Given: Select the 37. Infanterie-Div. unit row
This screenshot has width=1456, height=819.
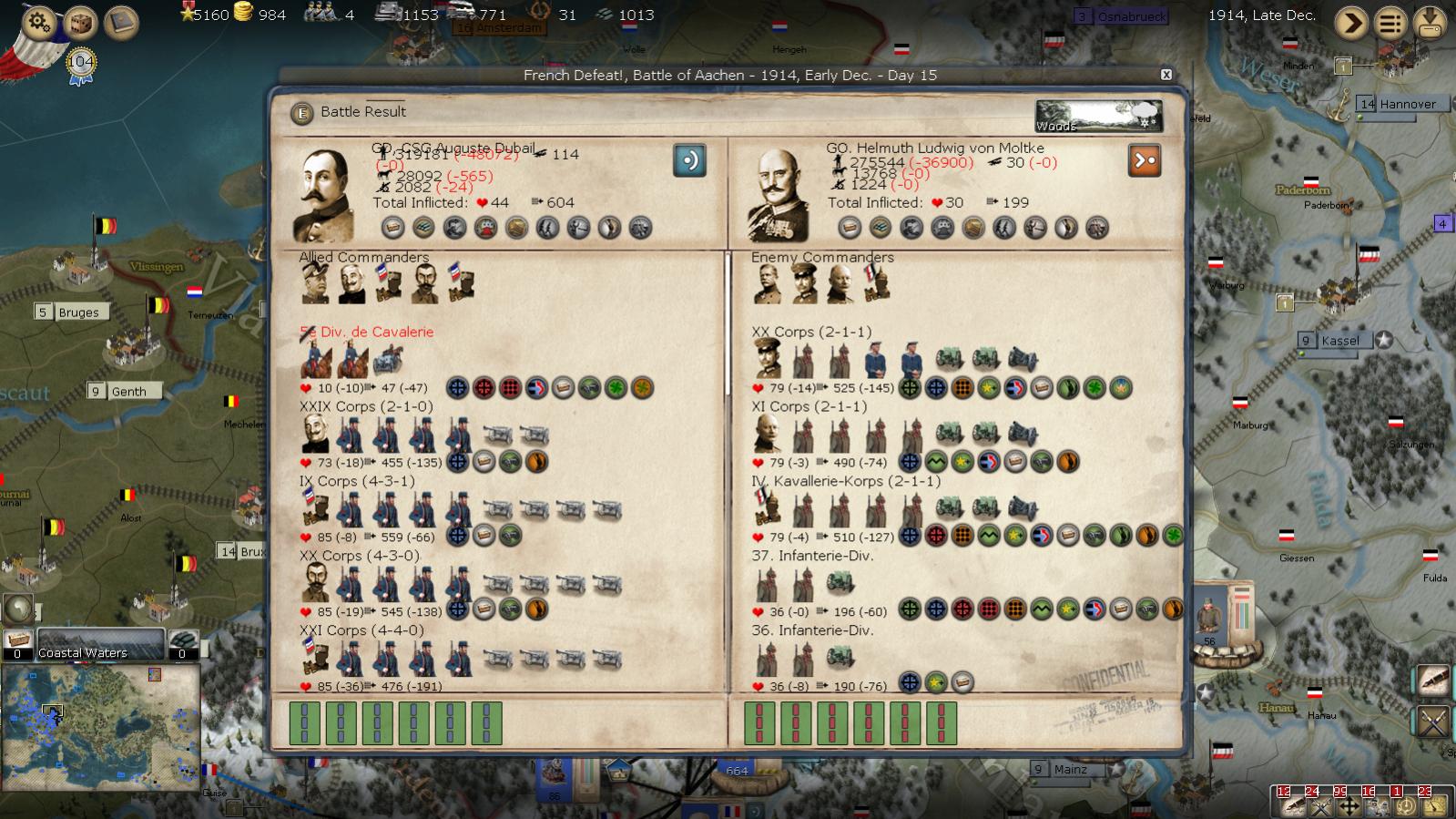Looking at the screenshot, I should click(x=812, y=556).
